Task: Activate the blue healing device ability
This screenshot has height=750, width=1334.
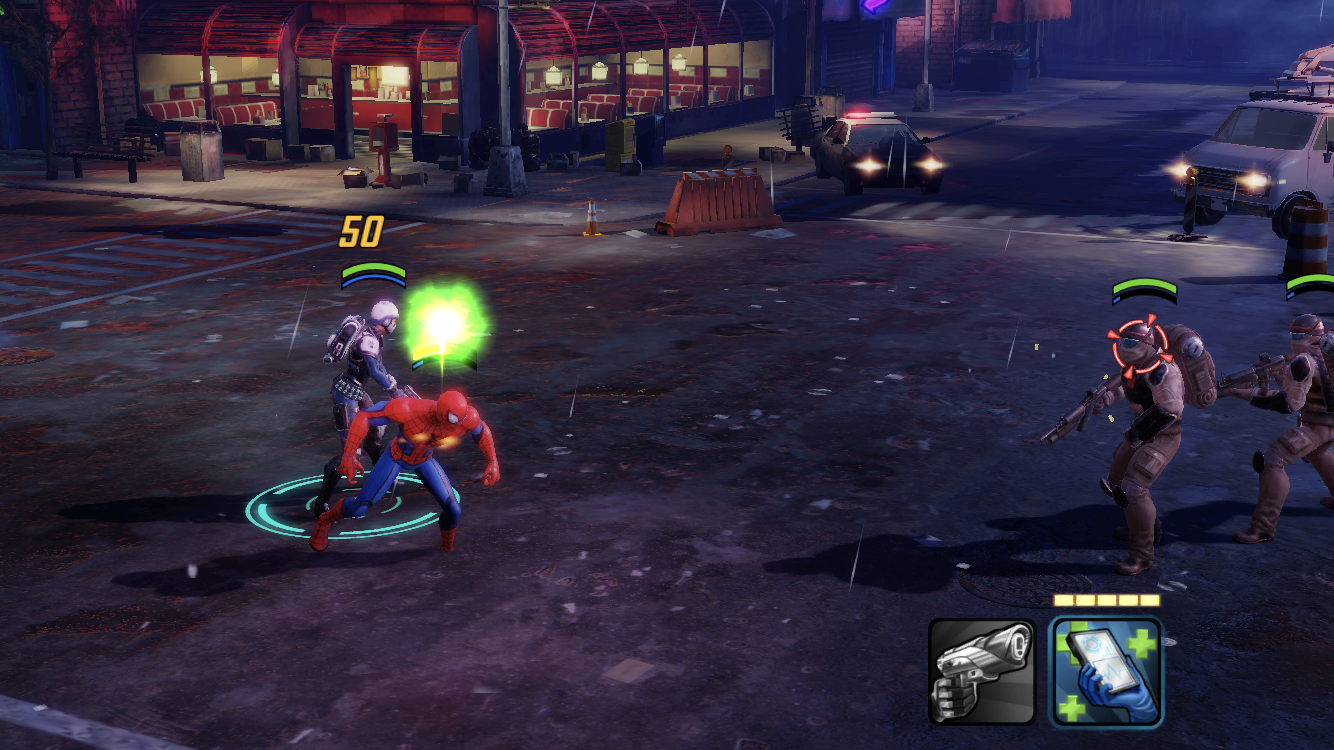Action: tap(1106, 671)
